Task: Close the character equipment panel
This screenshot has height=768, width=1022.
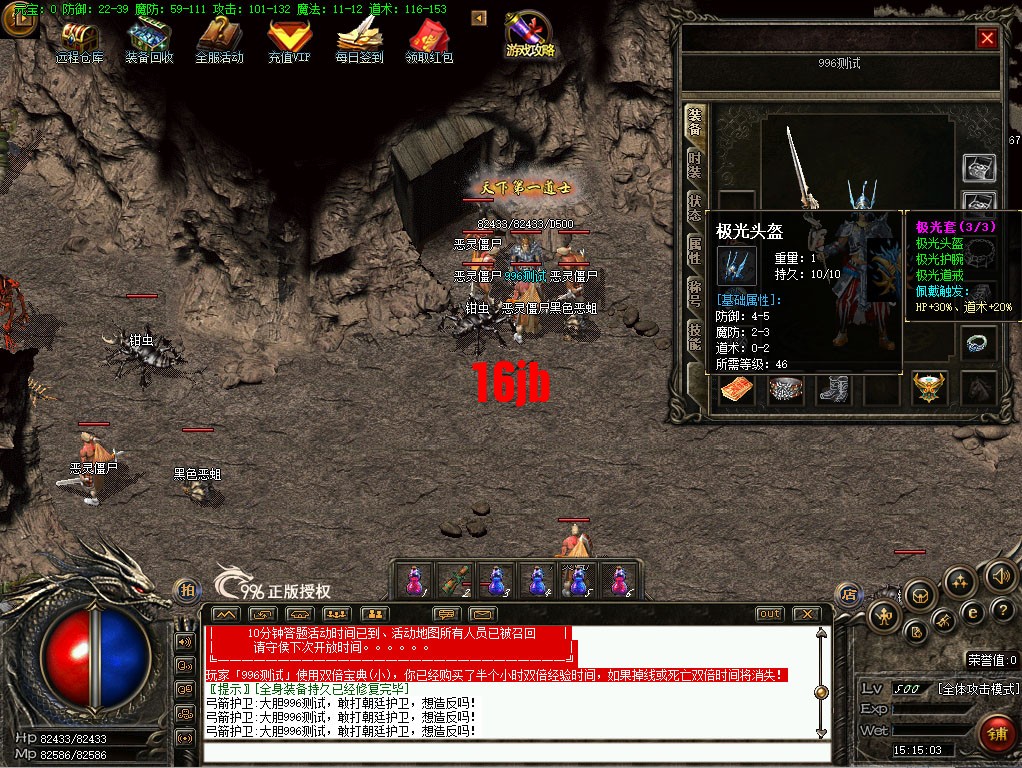Action: pos(987,38)
